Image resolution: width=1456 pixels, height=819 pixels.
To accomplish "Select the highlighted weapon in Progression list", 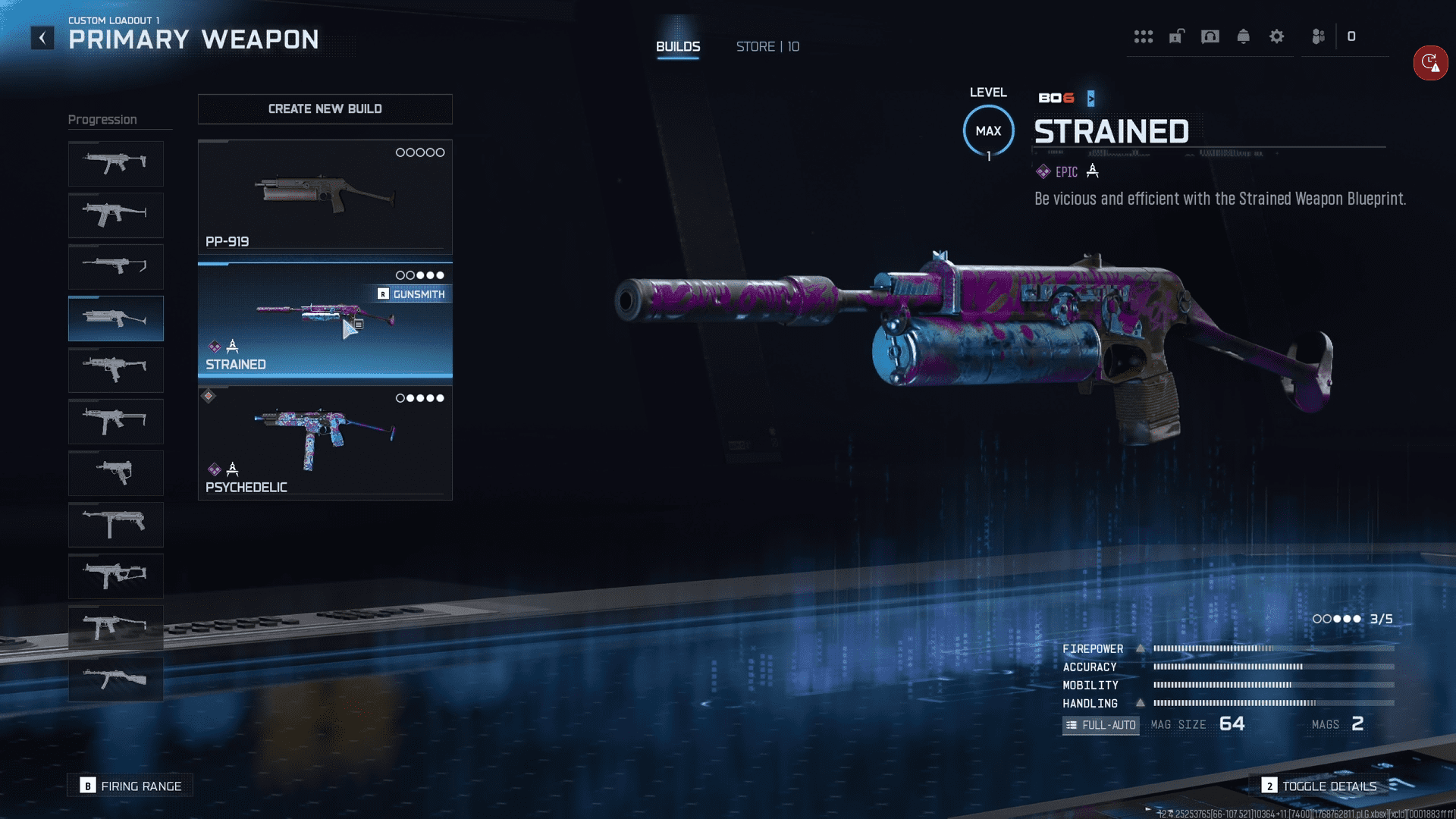I will (116, 318).
